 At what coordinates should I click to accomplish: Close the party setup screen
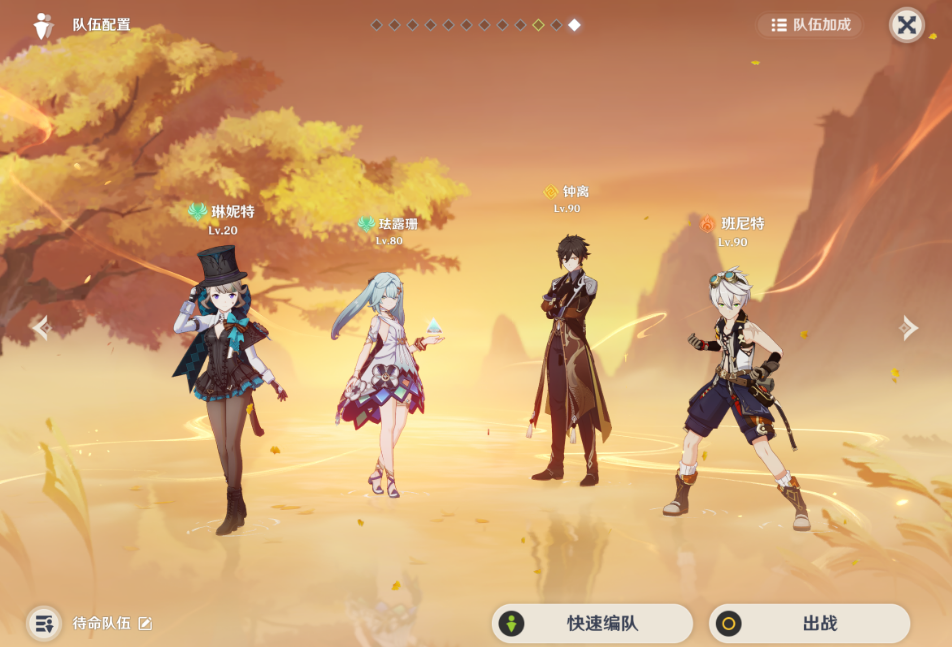tap(906, 25)
